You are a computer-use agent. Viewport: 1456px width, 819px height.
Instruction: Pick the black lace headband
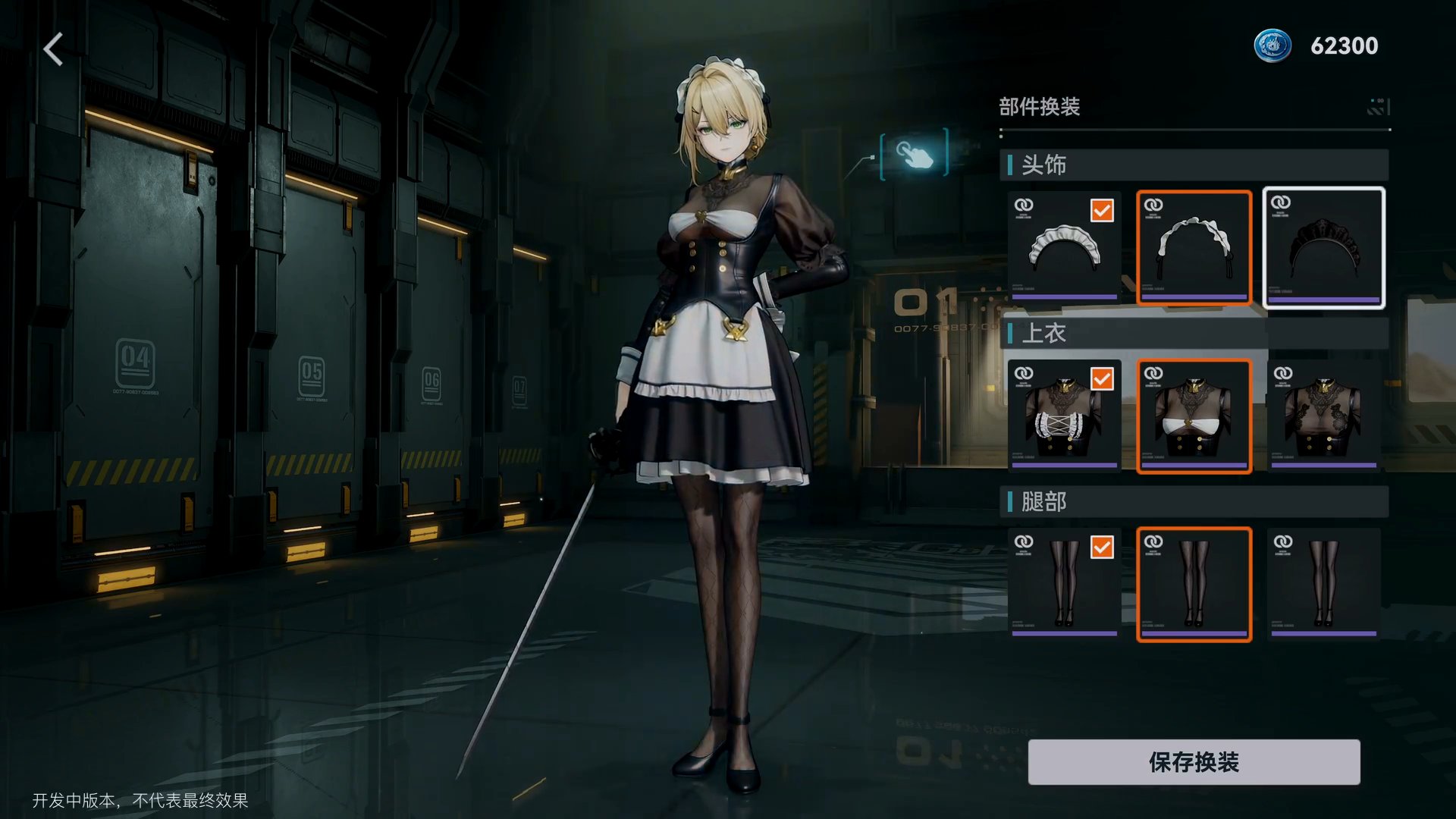1323,248
